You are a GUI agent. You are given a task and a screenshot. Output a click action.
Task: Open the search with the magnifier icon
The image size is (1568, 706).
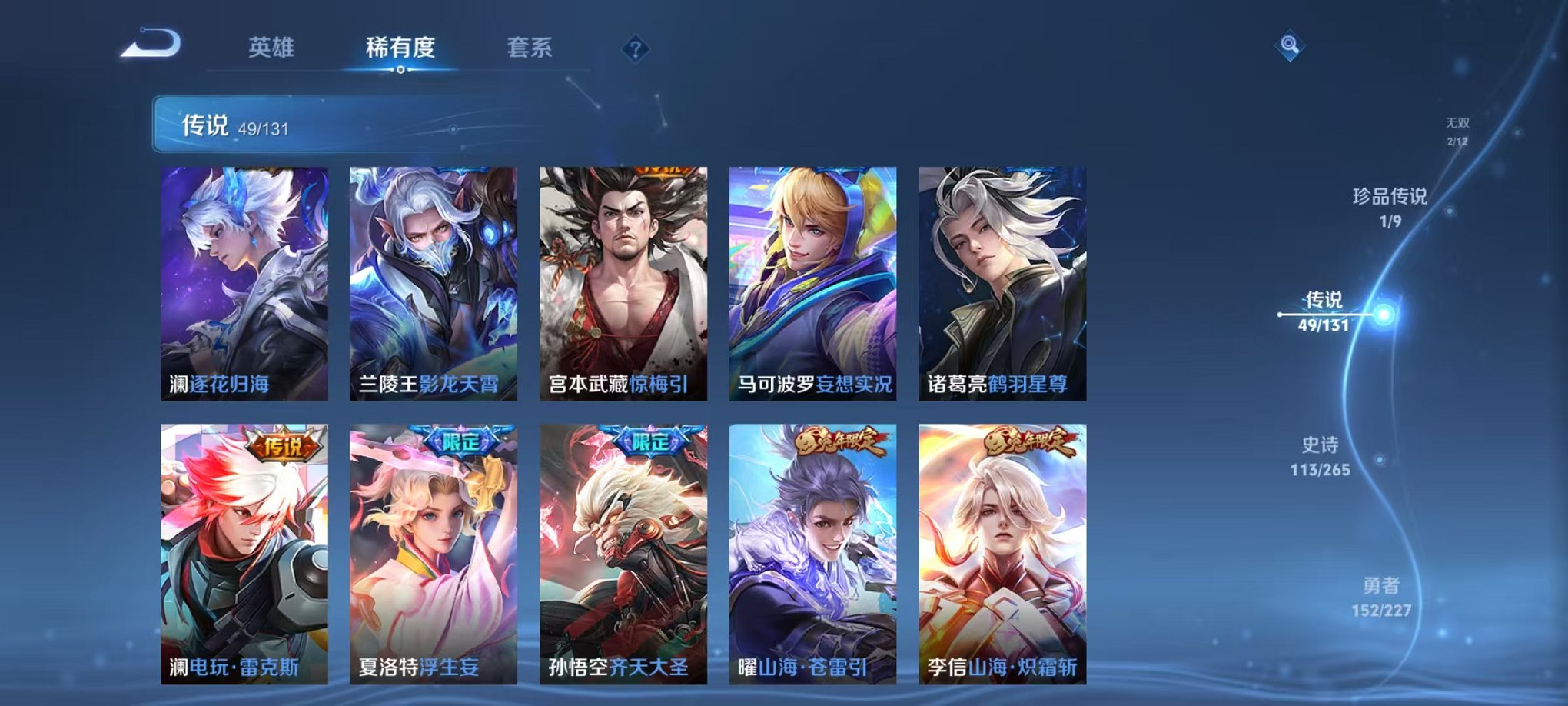1291,44
